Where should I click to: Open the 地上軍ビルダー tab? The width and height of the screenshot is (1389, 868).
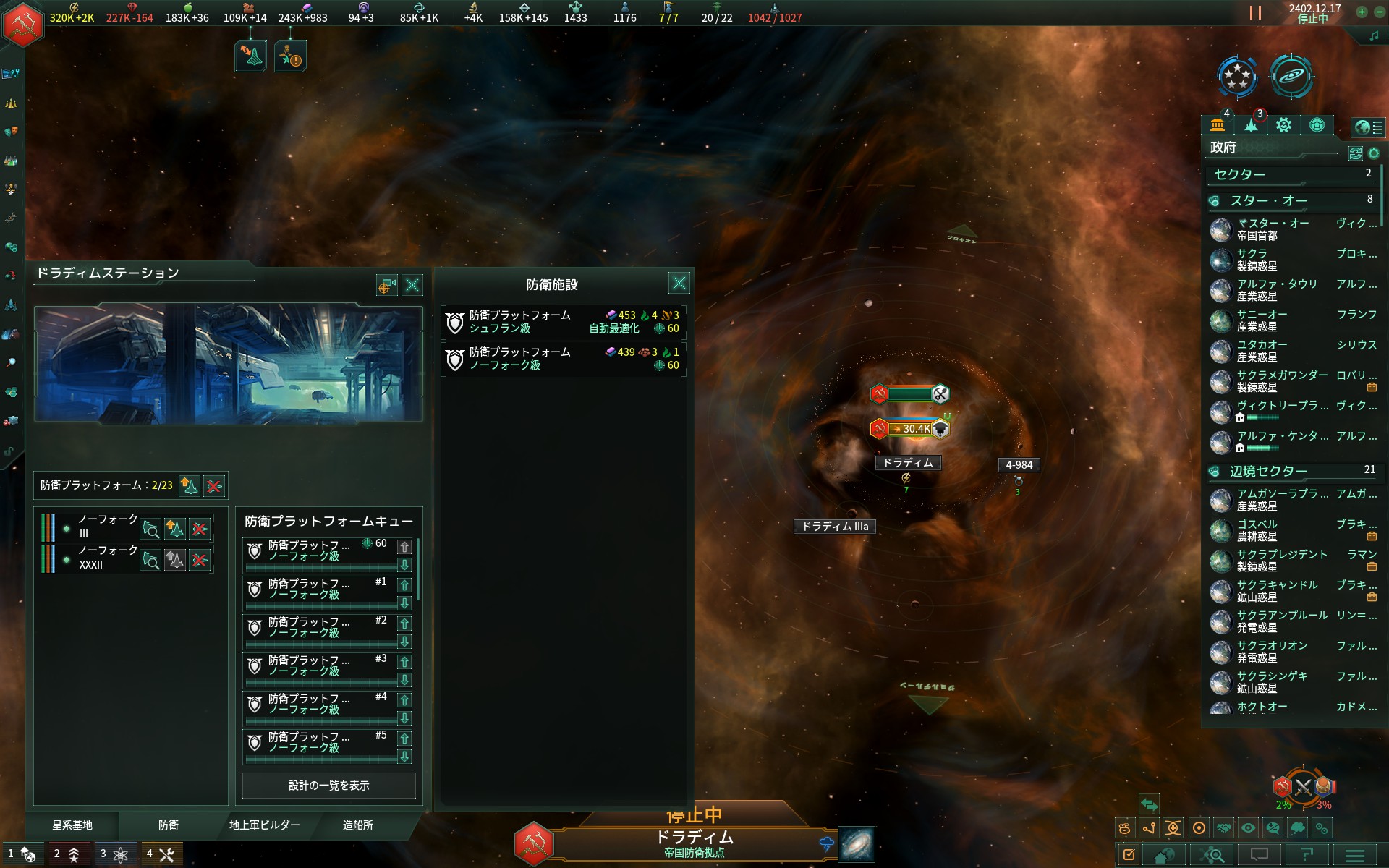[x=264, y=825]
